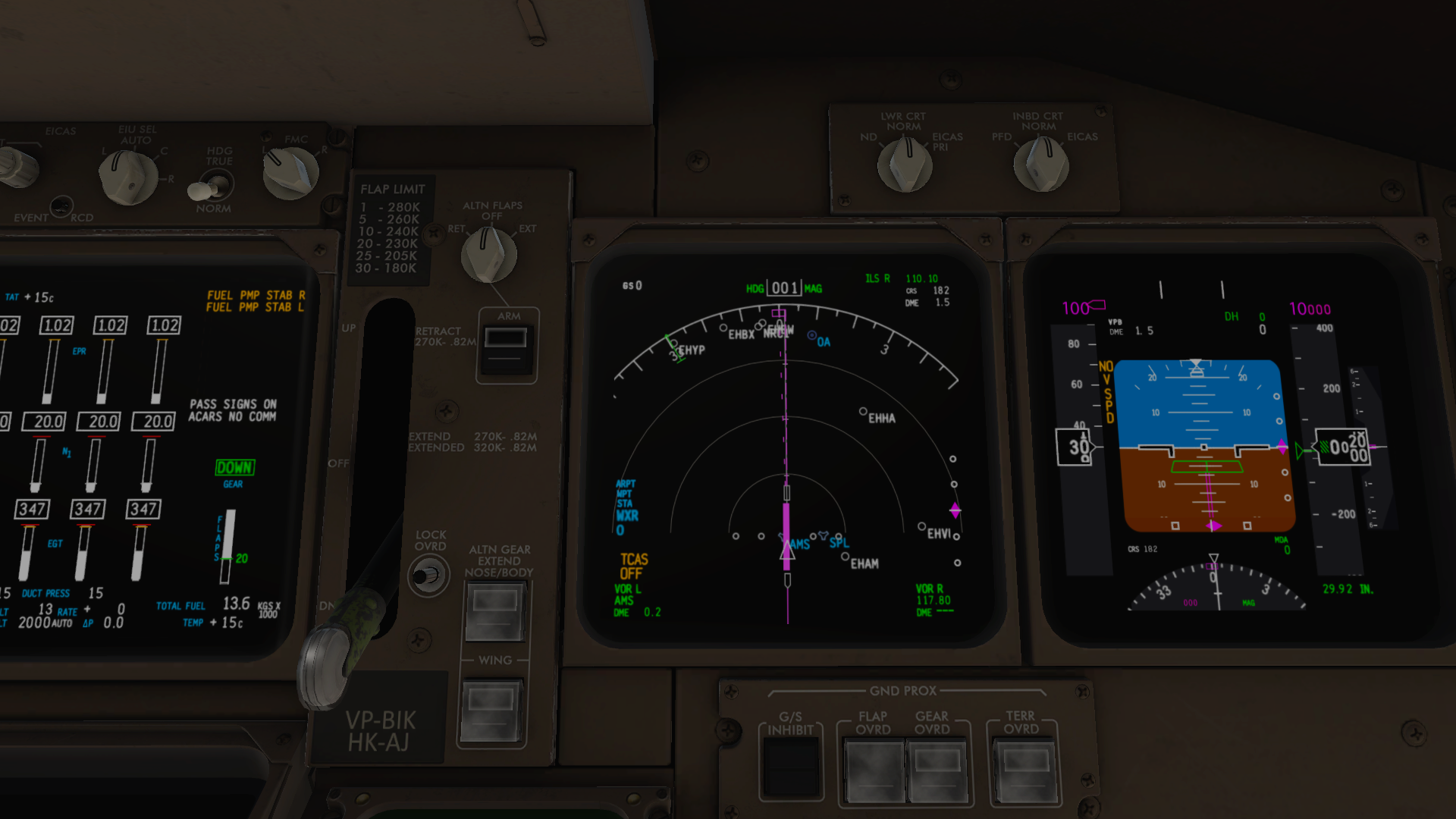The width and height of the screenshot is (1456, 819).
Task: Adjust the LWR CRT NORM selector knob
Action: coord(904,165)
